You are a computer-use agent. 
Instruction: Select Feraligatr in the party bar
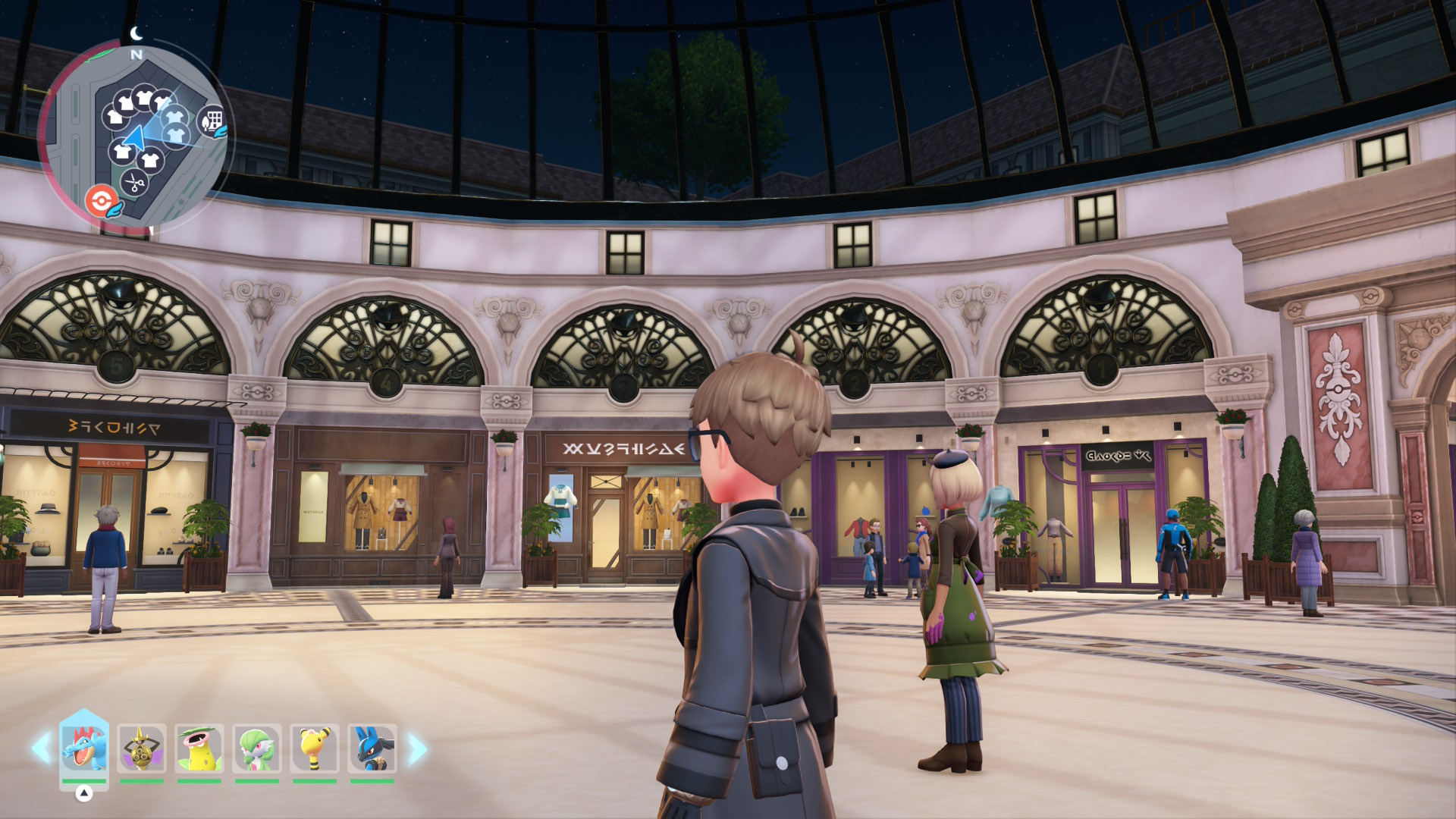click(x=84, y=748)
